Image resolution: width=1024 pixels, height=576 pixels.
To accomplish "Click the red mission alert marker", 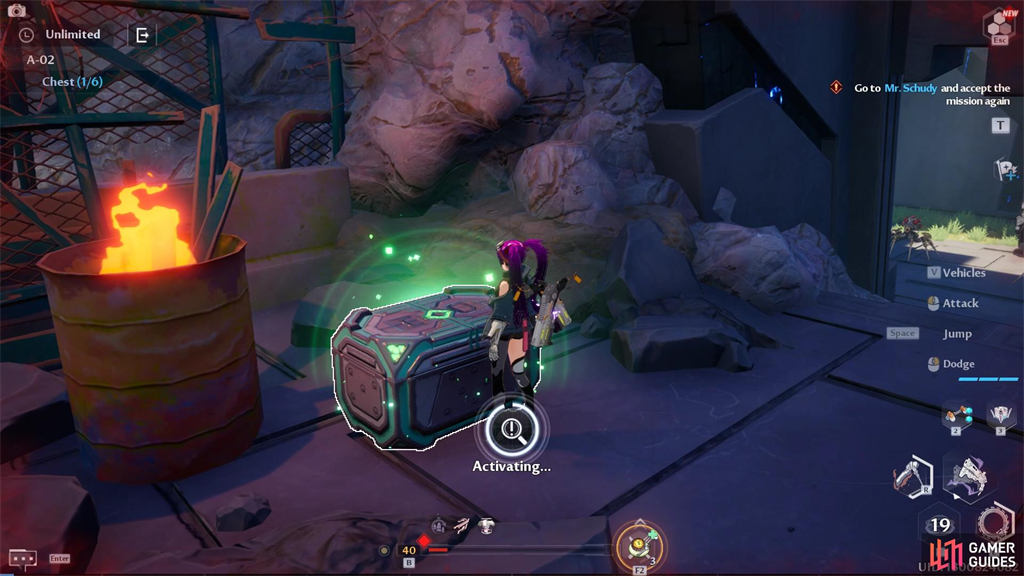I will (x=837, y=88).
